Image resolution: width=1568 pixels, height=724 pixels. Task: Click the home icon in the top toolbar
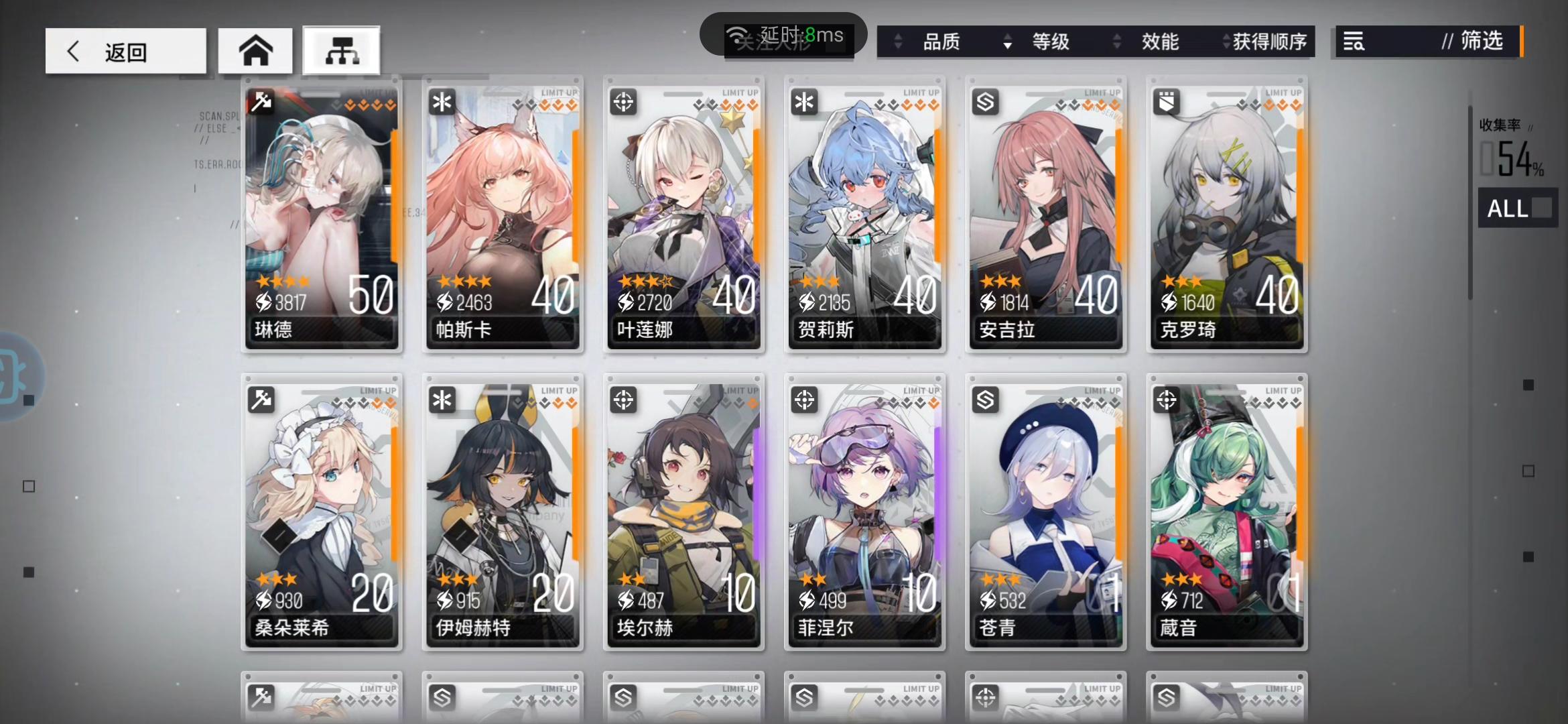click(255, 50)
